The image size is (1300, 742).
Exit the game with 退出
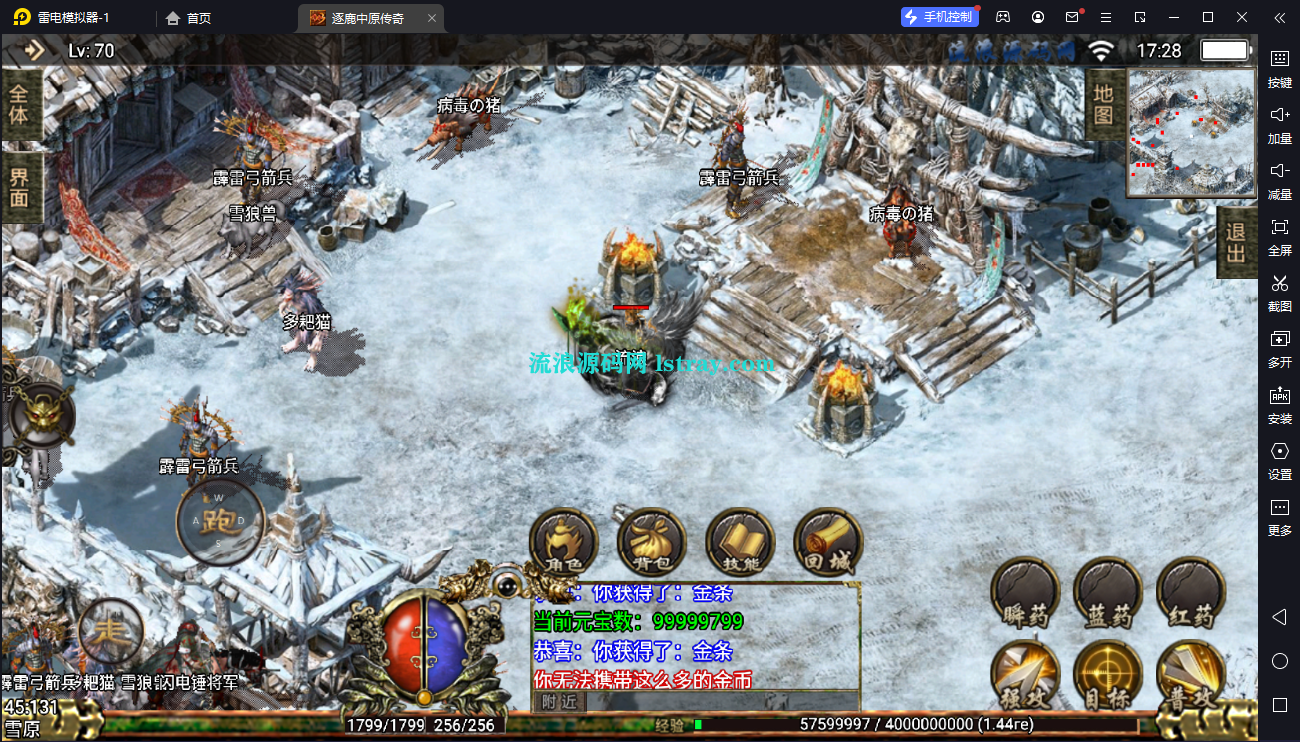[x=1236, y=242]
